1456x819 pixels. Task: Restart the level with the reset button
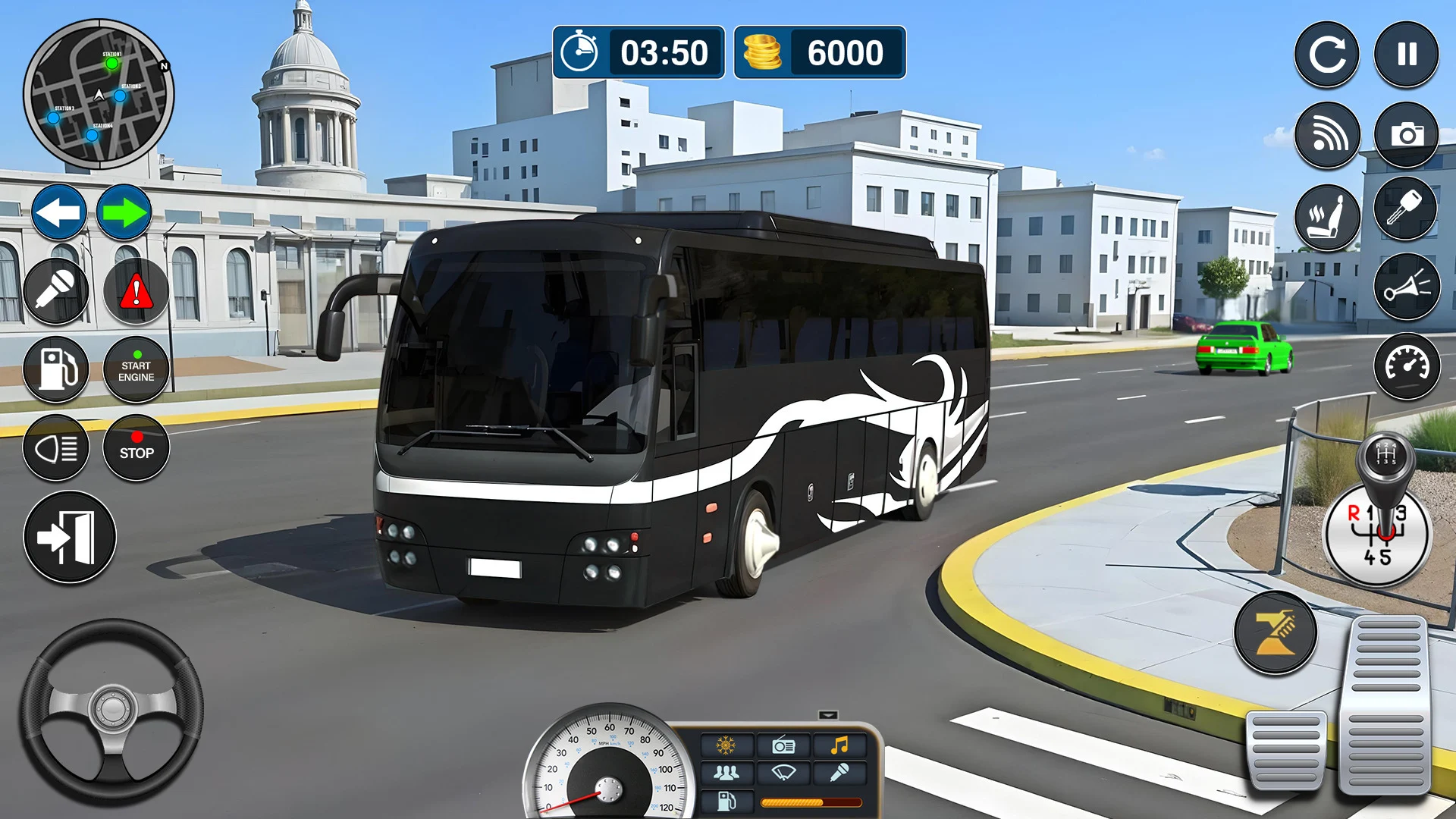point(1327,54)
